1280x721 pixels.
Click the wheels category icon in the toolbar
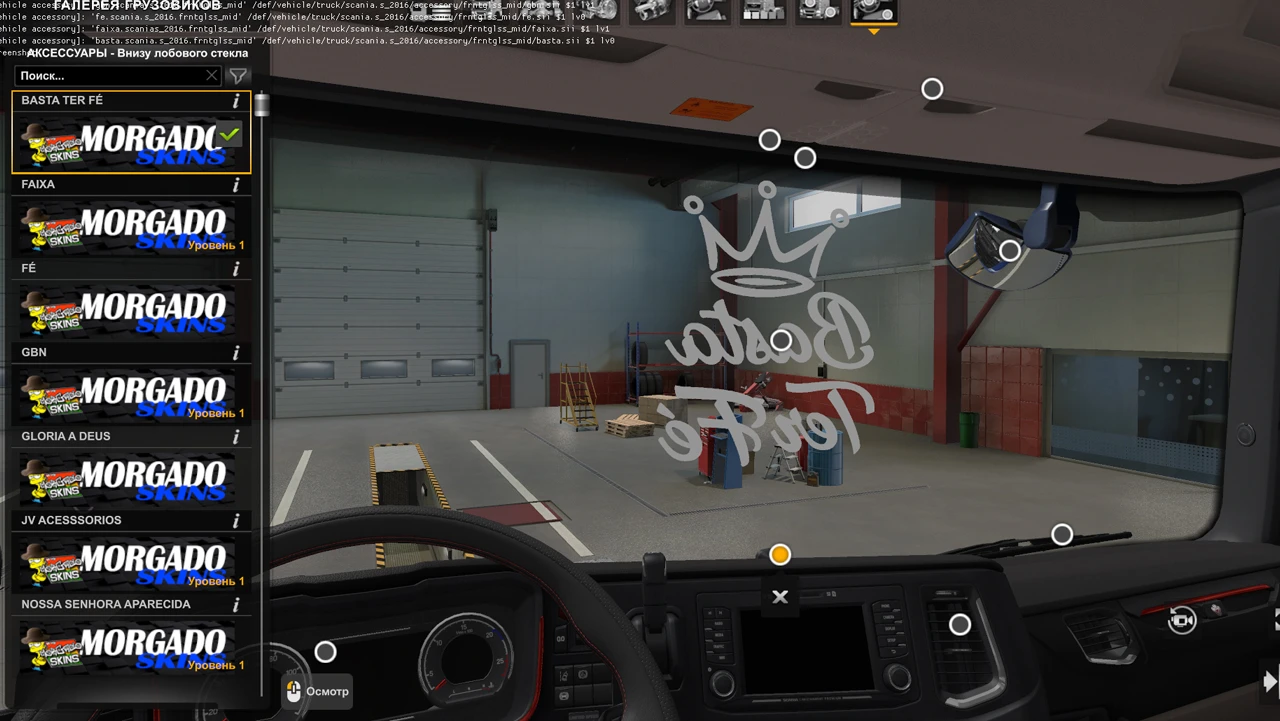pos(818,12)
